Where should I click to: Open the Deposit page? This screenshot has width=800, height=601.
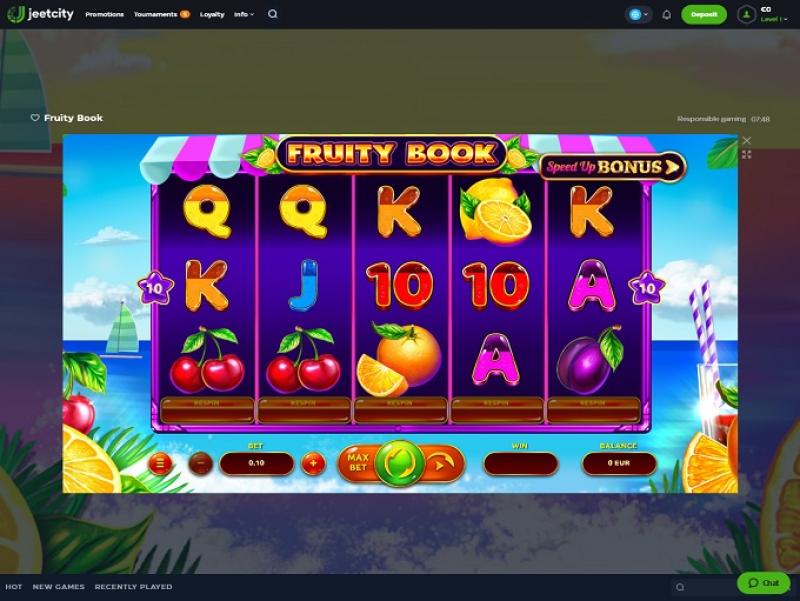(x=703, y=15)
